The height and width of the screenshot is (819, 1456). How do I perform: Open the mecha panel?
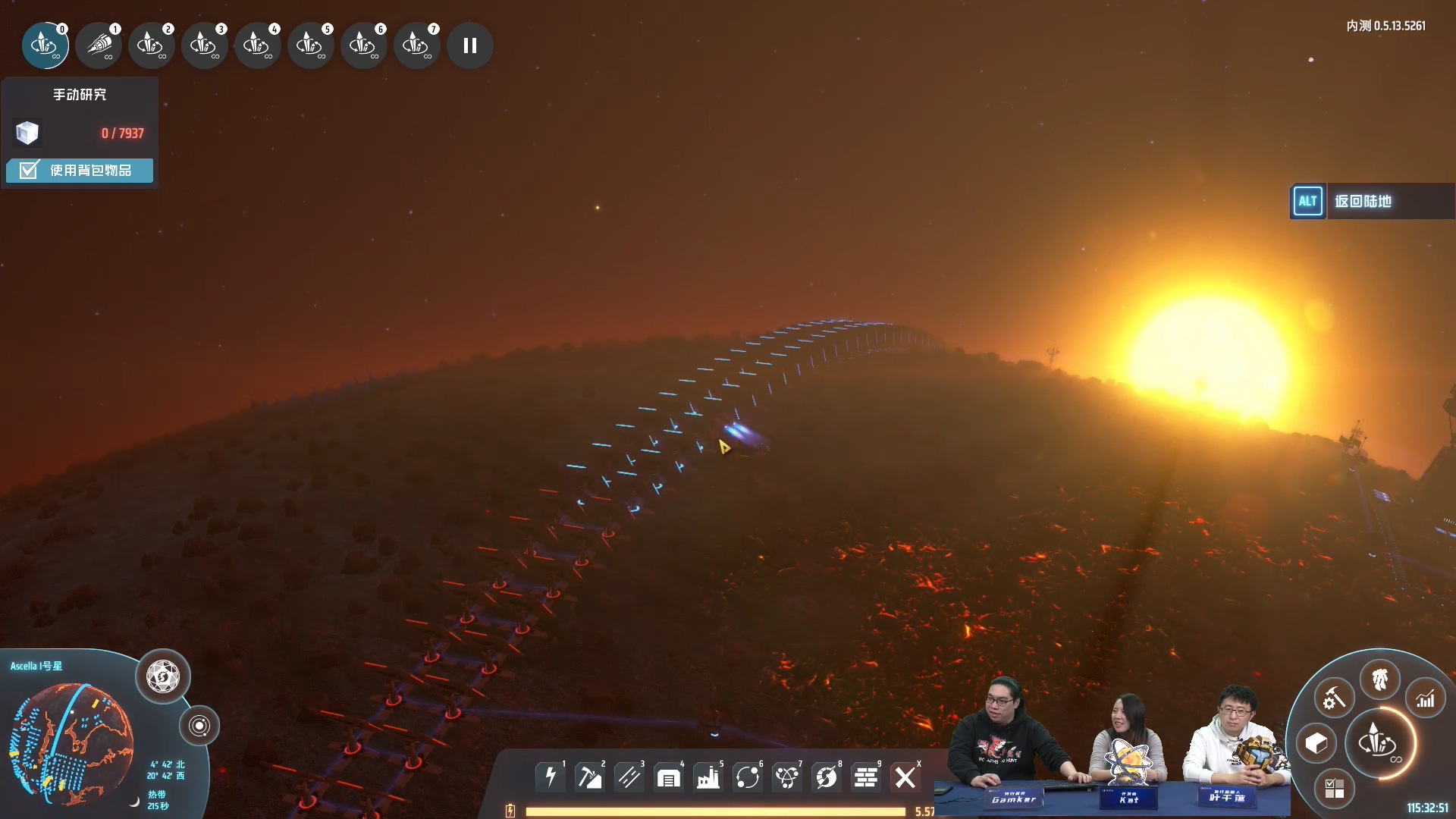(1379, 679)
